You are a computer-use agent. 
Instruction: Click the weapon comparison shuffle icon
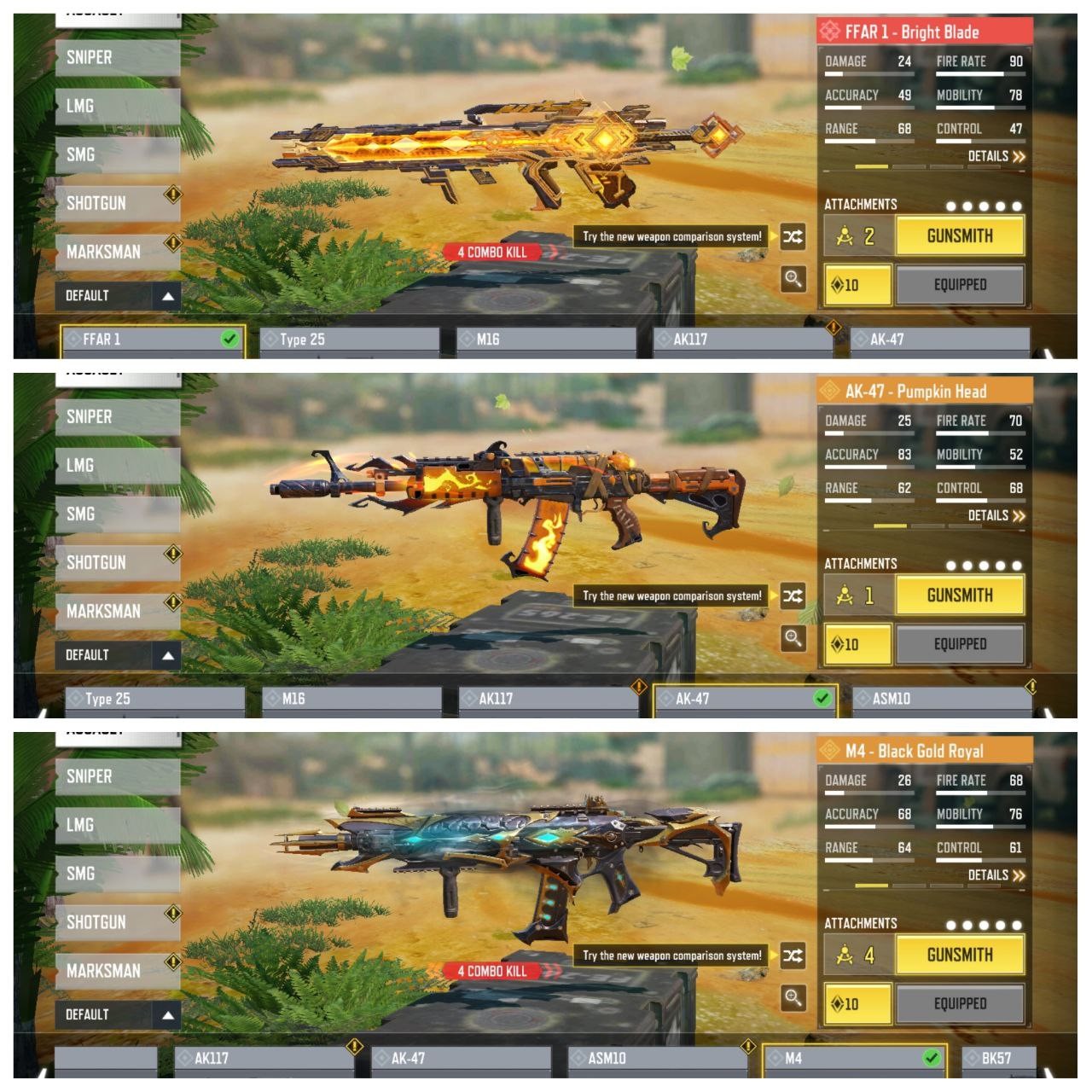tap(792, 236)
